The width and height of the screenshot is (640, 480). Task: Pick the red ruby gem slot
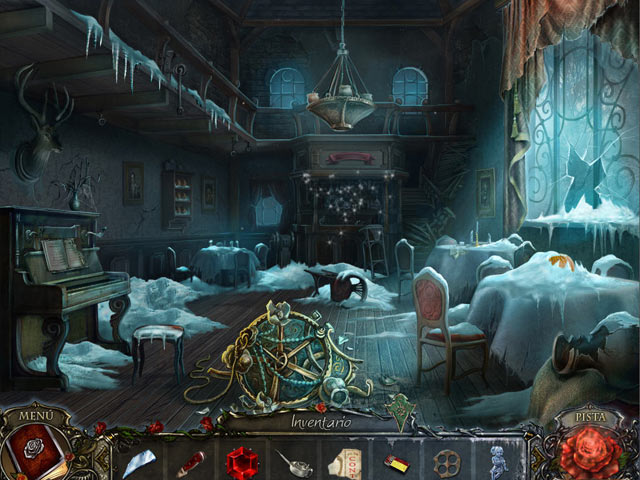(241, 461)
